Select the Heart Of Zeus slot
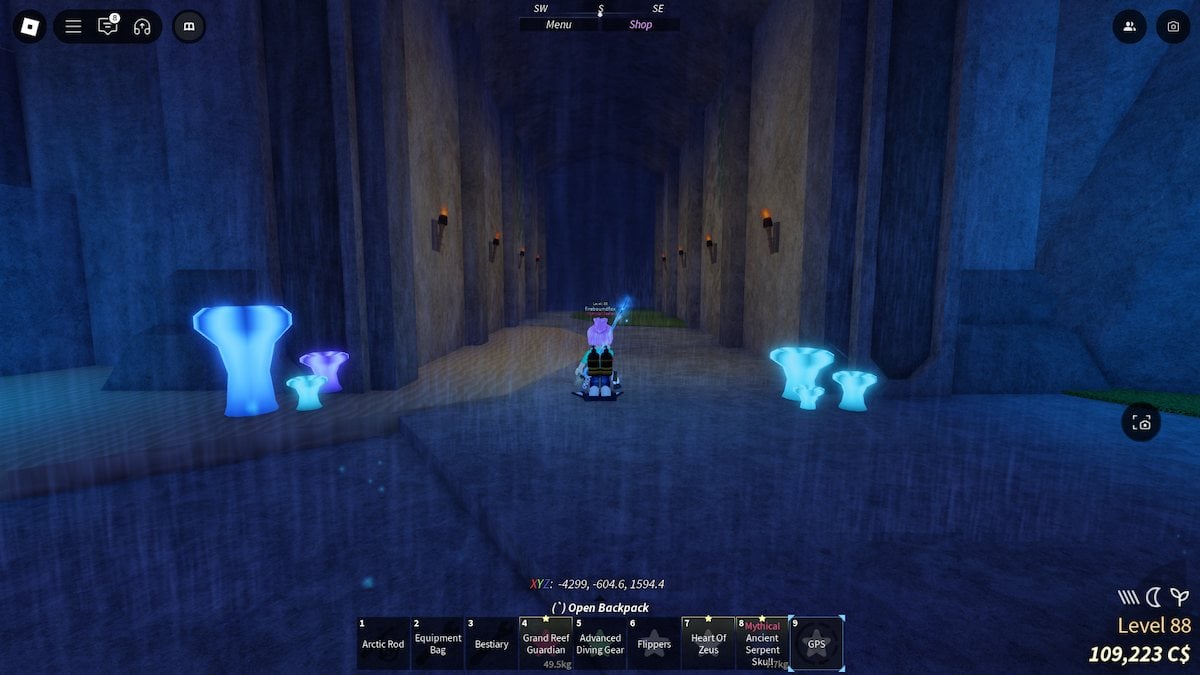Screen dimensions: 1200x675 point(708,643)
